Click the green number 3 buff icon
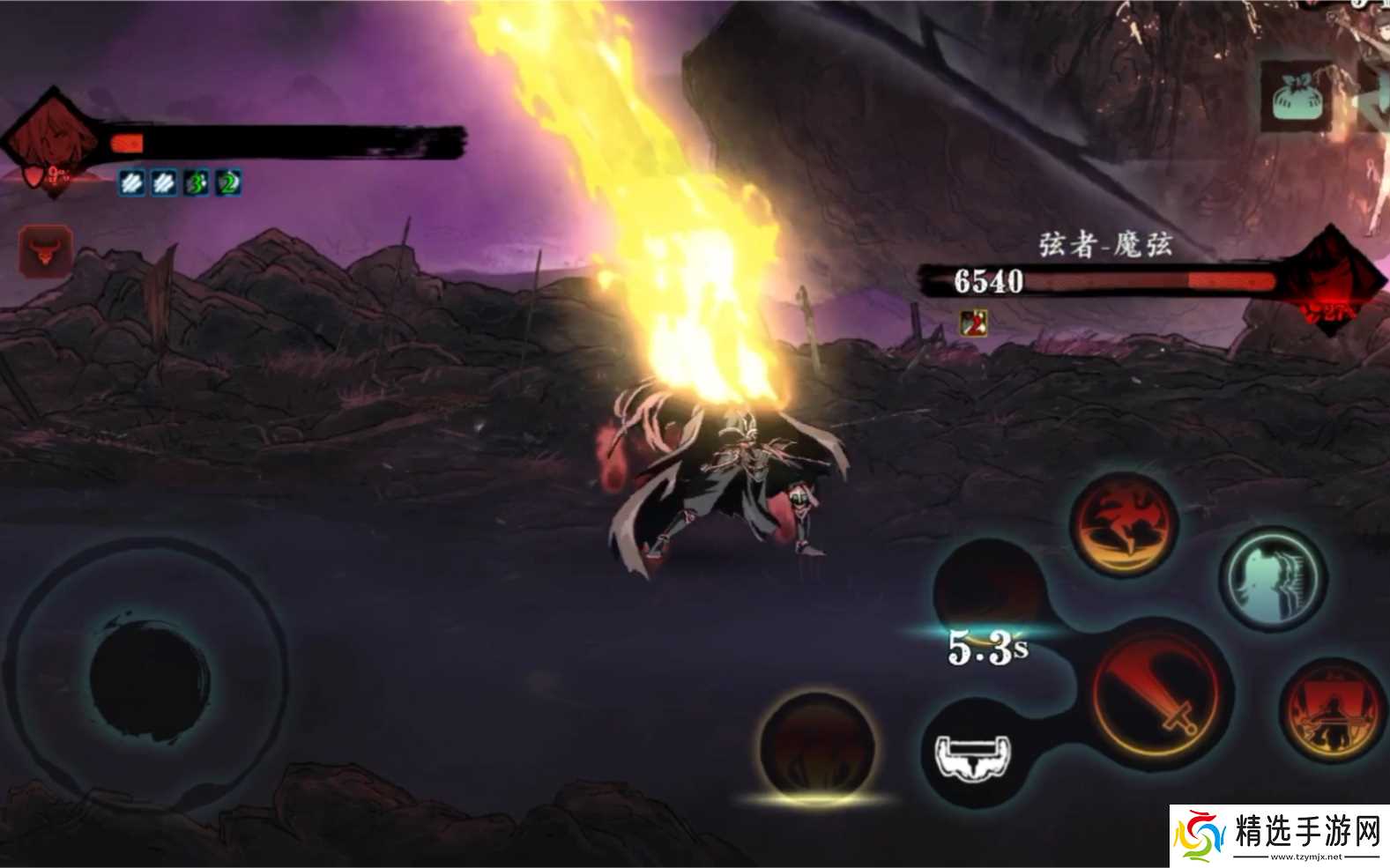 (x=196, y=183)
